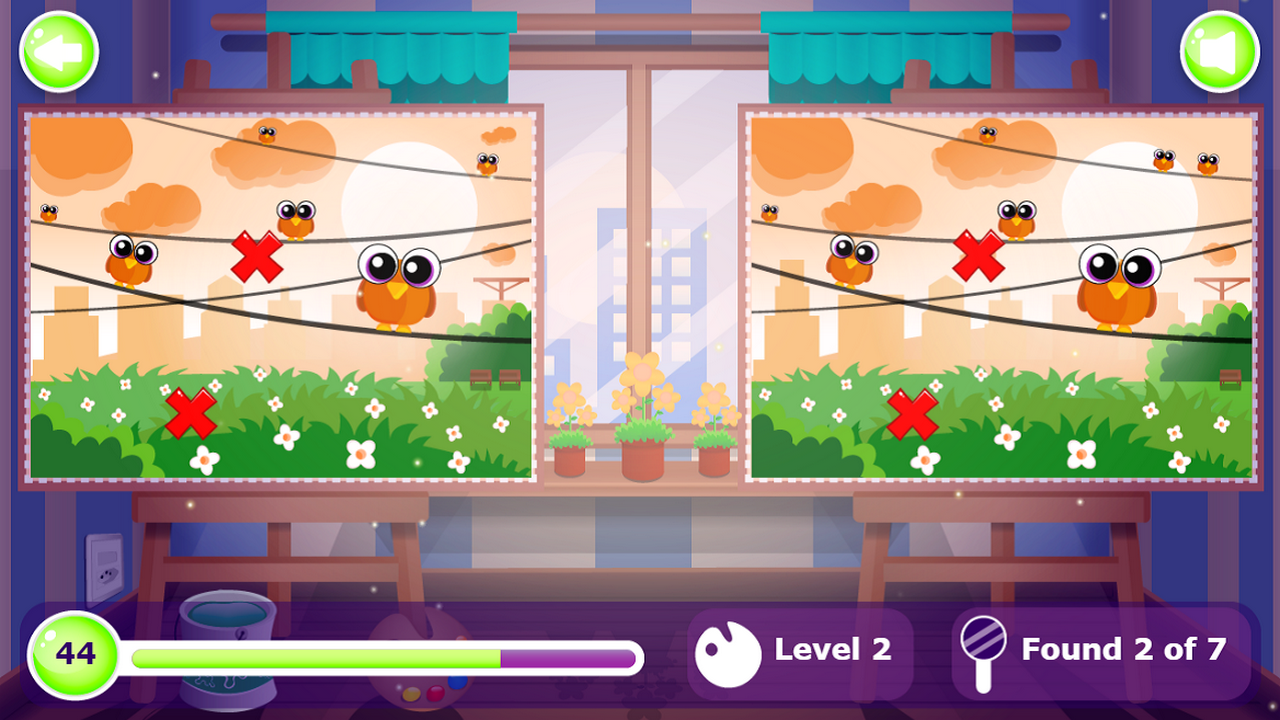Toggle the speaker button in the top right
1280x720 pixels.
[x=1218, y=51]
